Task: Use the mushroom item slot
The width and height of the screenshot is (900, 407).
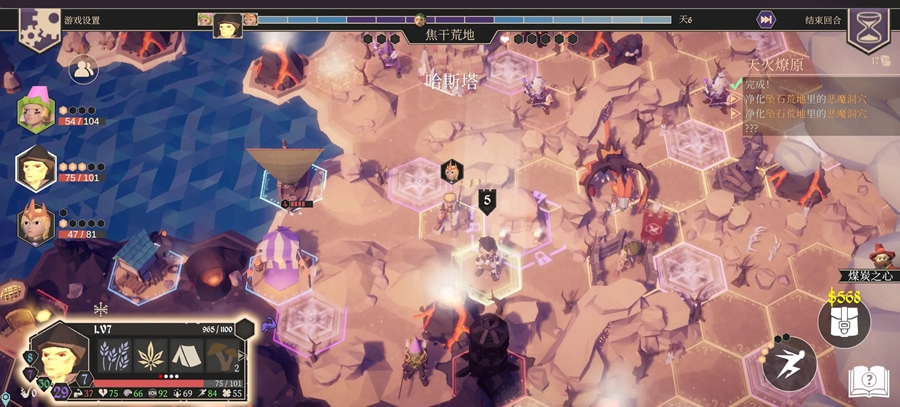Action: (x=223, y=357)
